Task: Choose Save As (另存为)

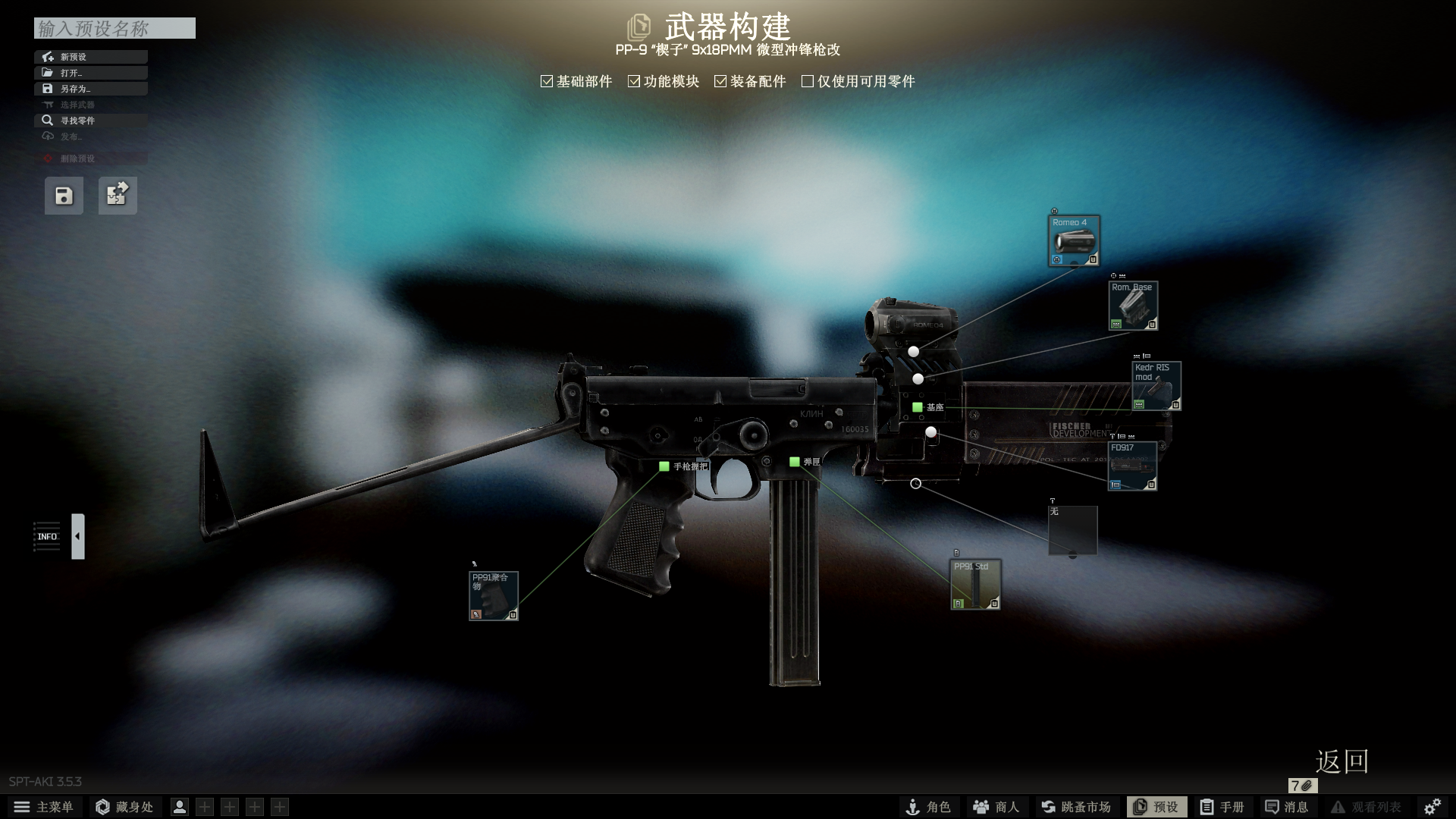Action: (x=90, y=89)
